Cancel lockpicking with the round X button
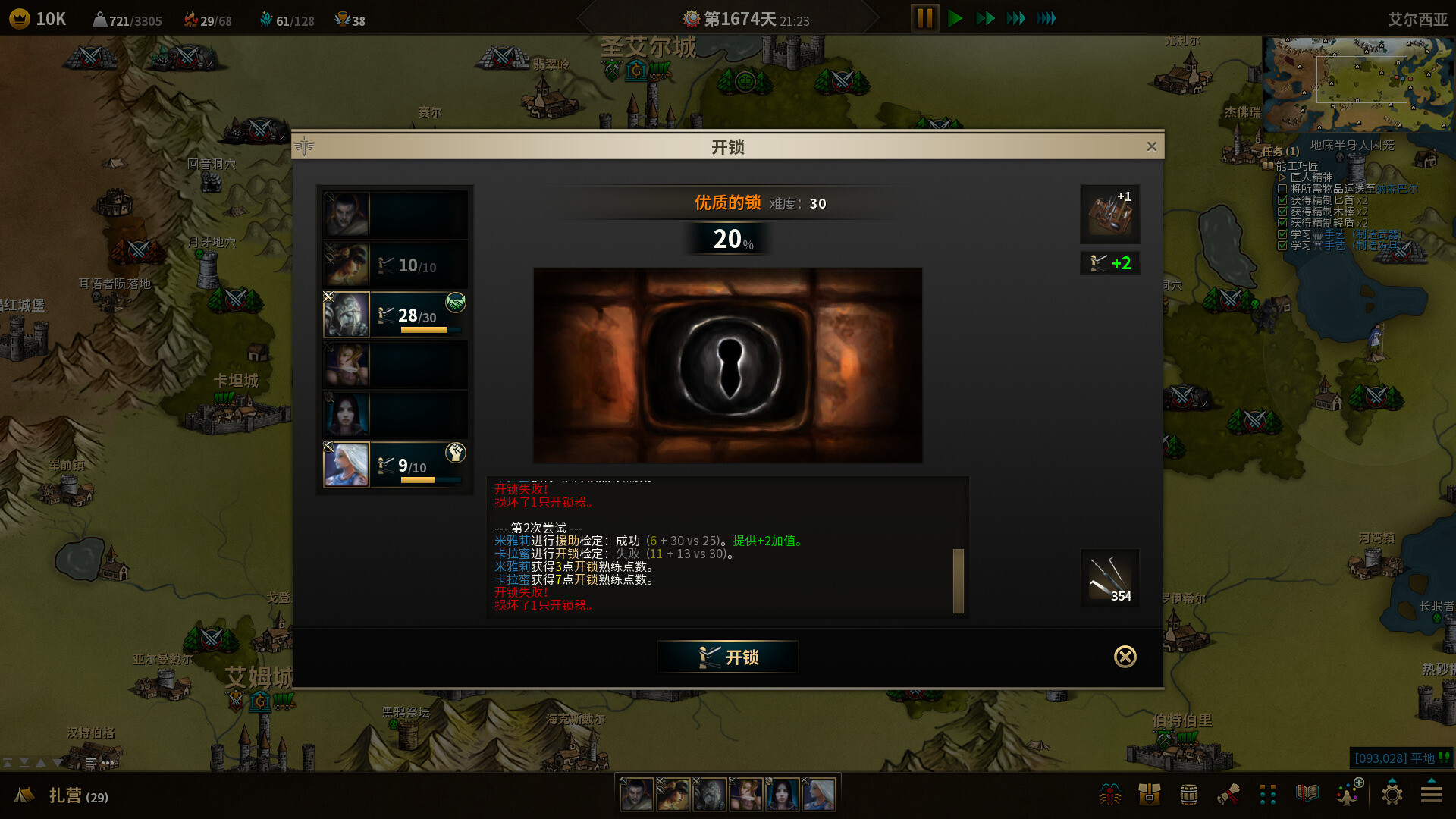Image resolution: width=1456 pixels, height=819 pixels. (x=1125, y=657)
